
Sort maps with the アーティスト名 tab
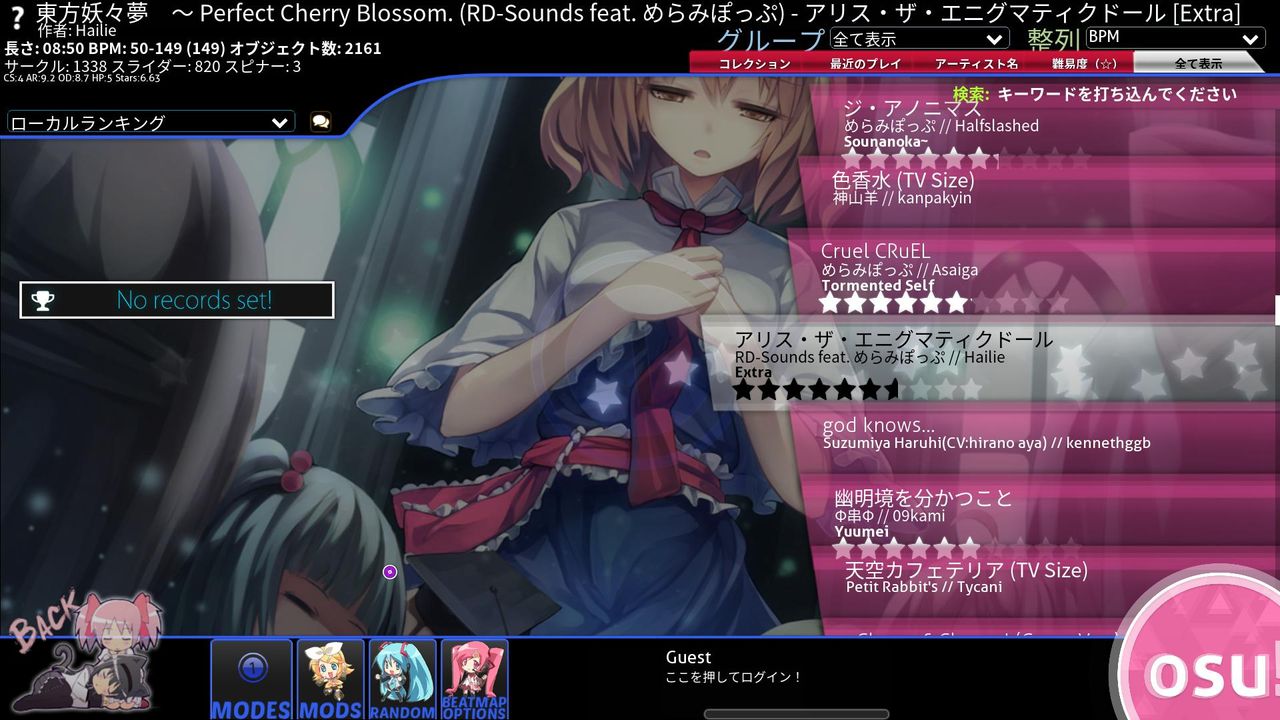click(977, 62)
